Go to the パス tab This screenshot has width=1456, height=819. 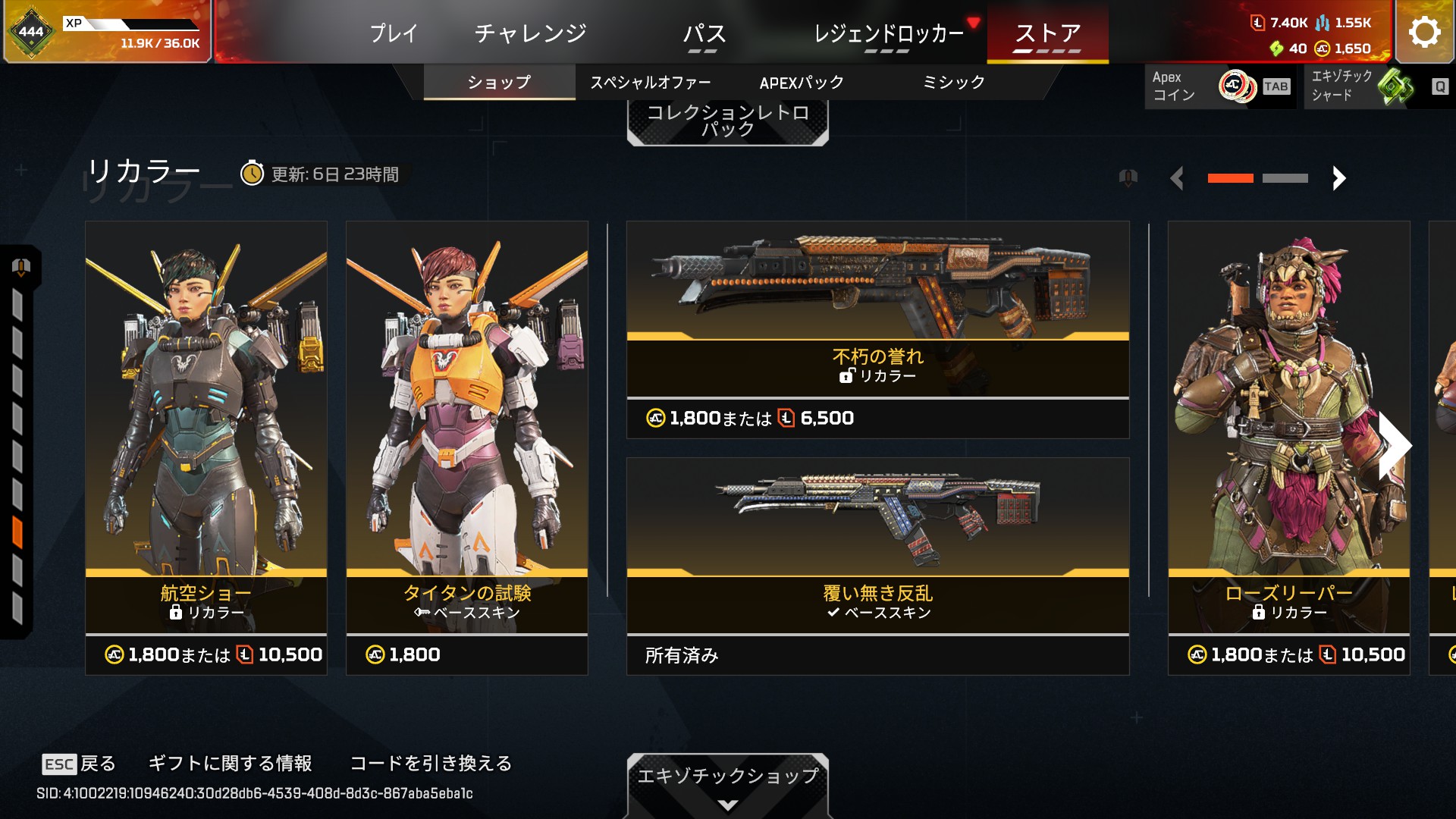[704, 33]
